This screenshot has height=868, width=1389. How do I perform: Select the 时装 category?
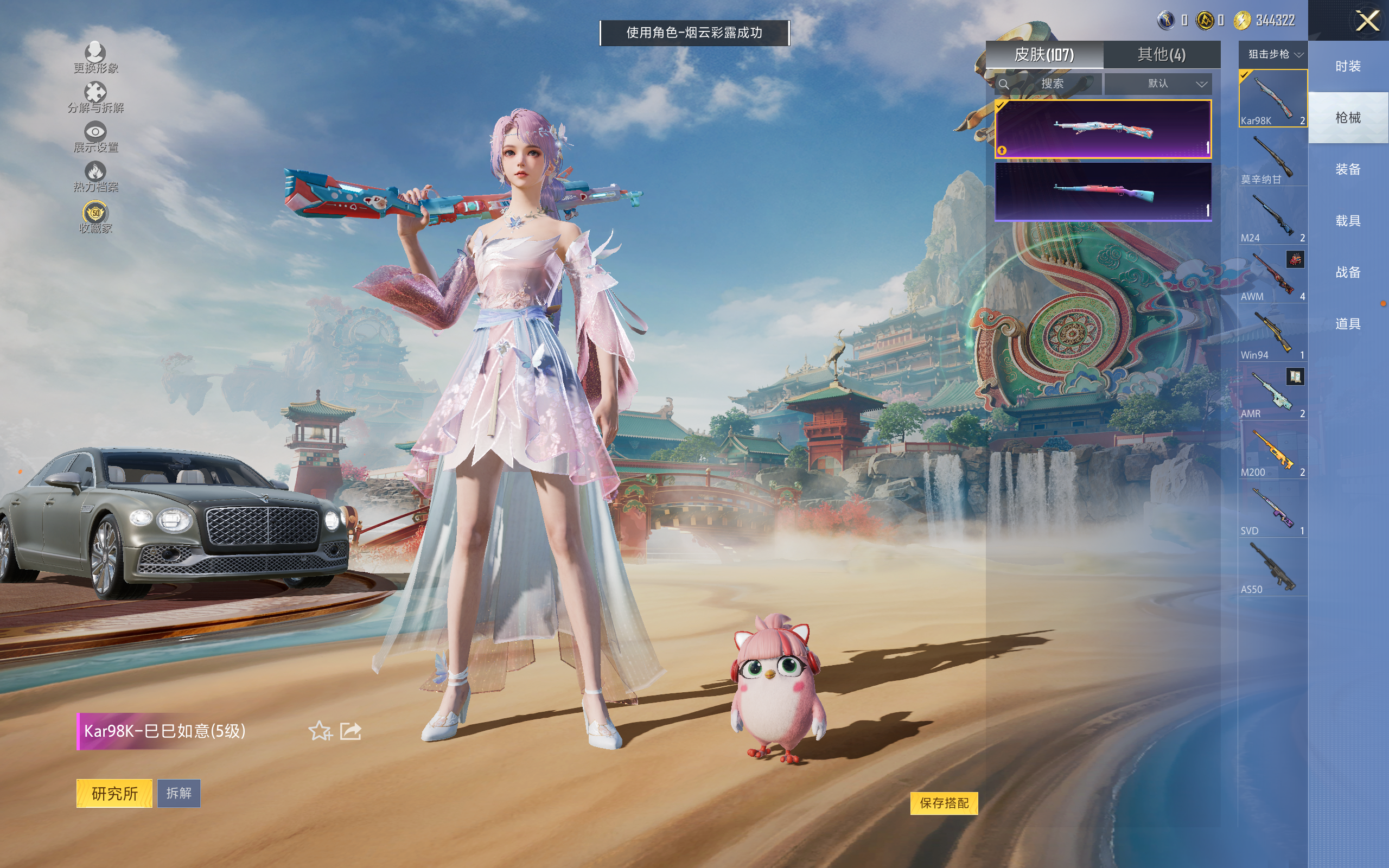pos(1348,67)
